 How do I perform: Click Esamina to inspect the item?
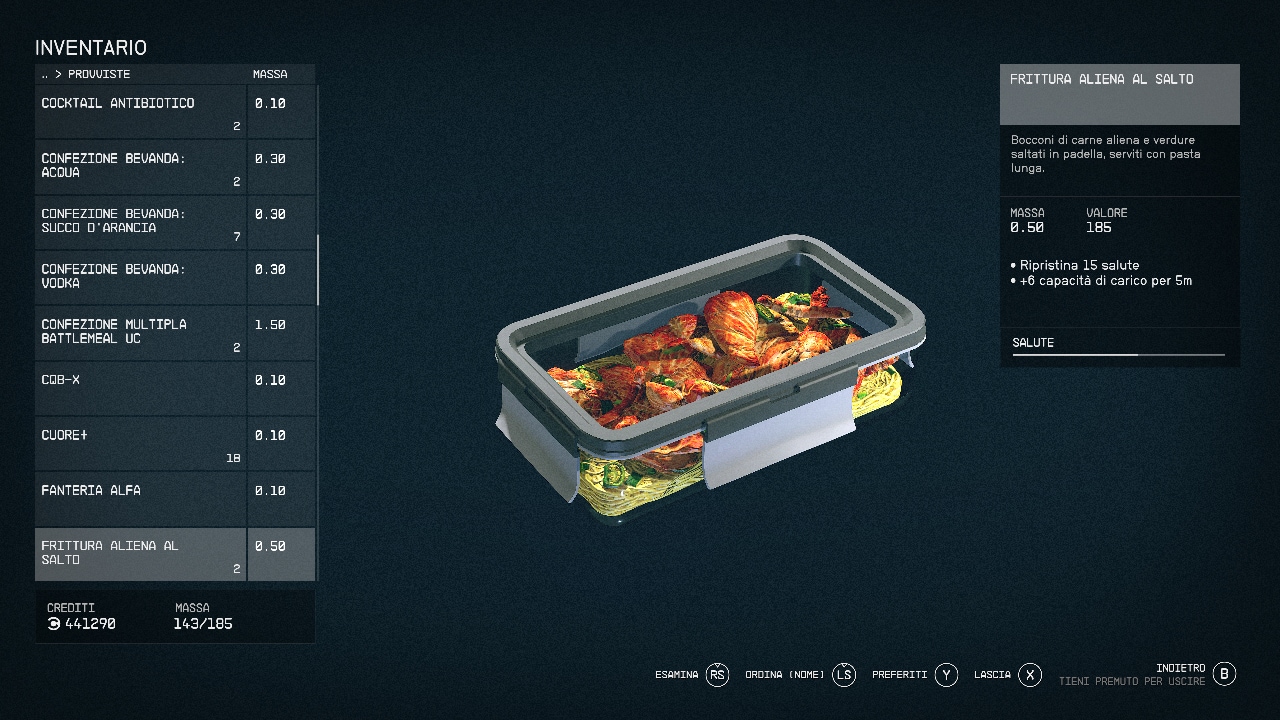click(678, 674)
